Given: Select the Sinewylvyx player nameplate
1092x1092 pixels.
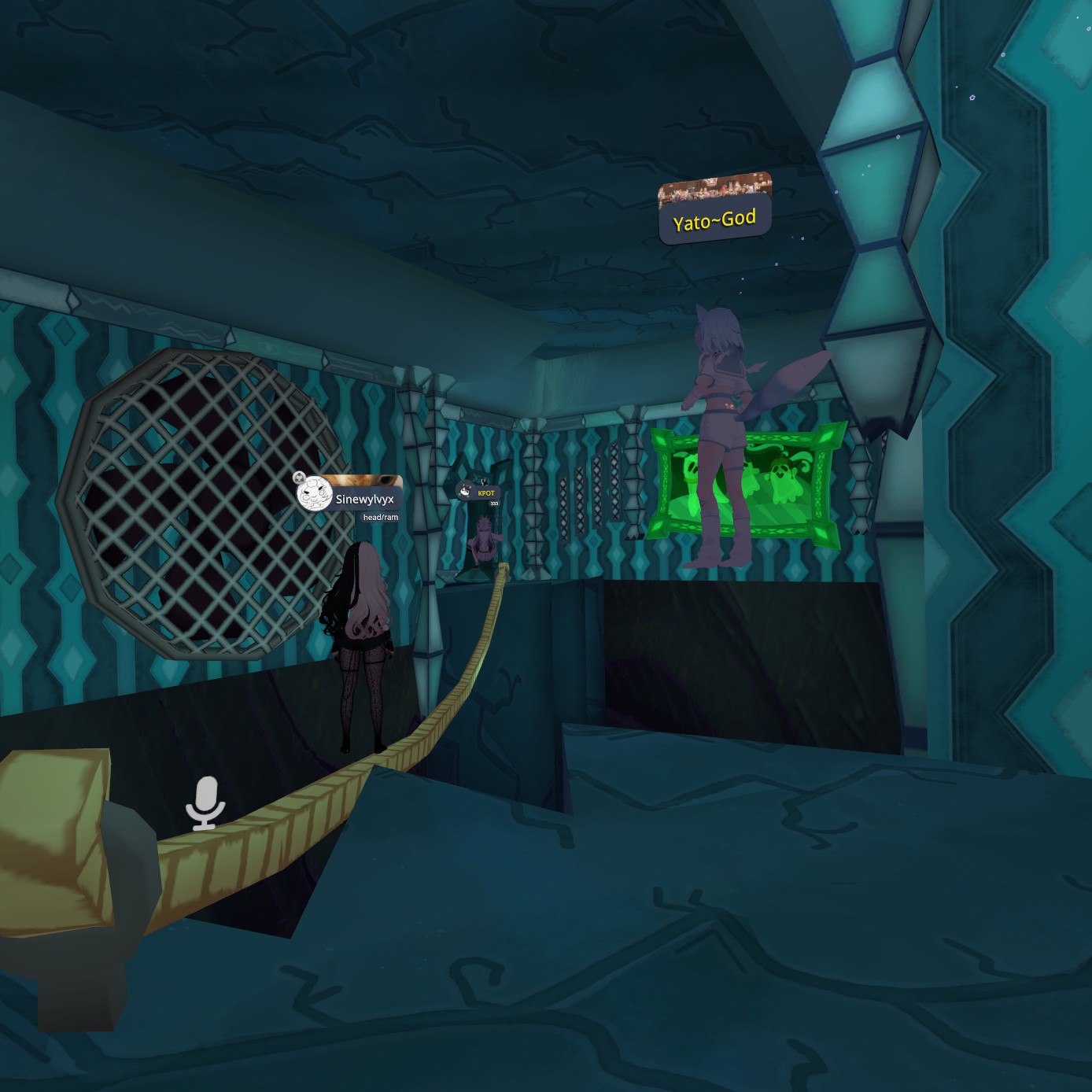Looking at the screenshot, I should 364,499.
